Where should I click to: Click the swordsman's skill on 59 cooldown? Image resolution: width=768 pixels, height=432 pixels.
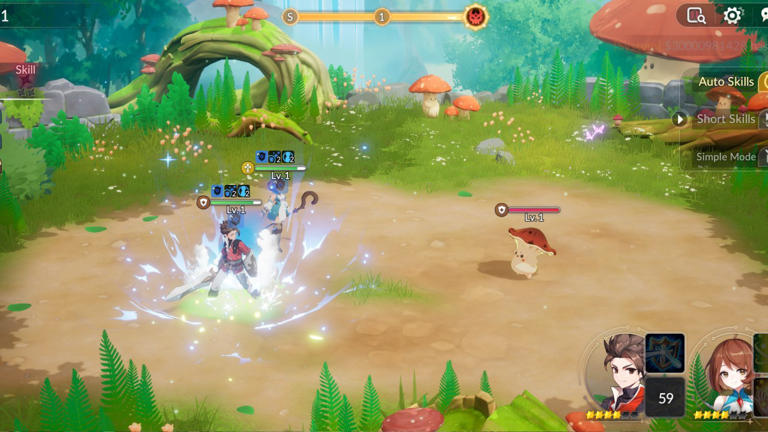(x=664, y=397)
